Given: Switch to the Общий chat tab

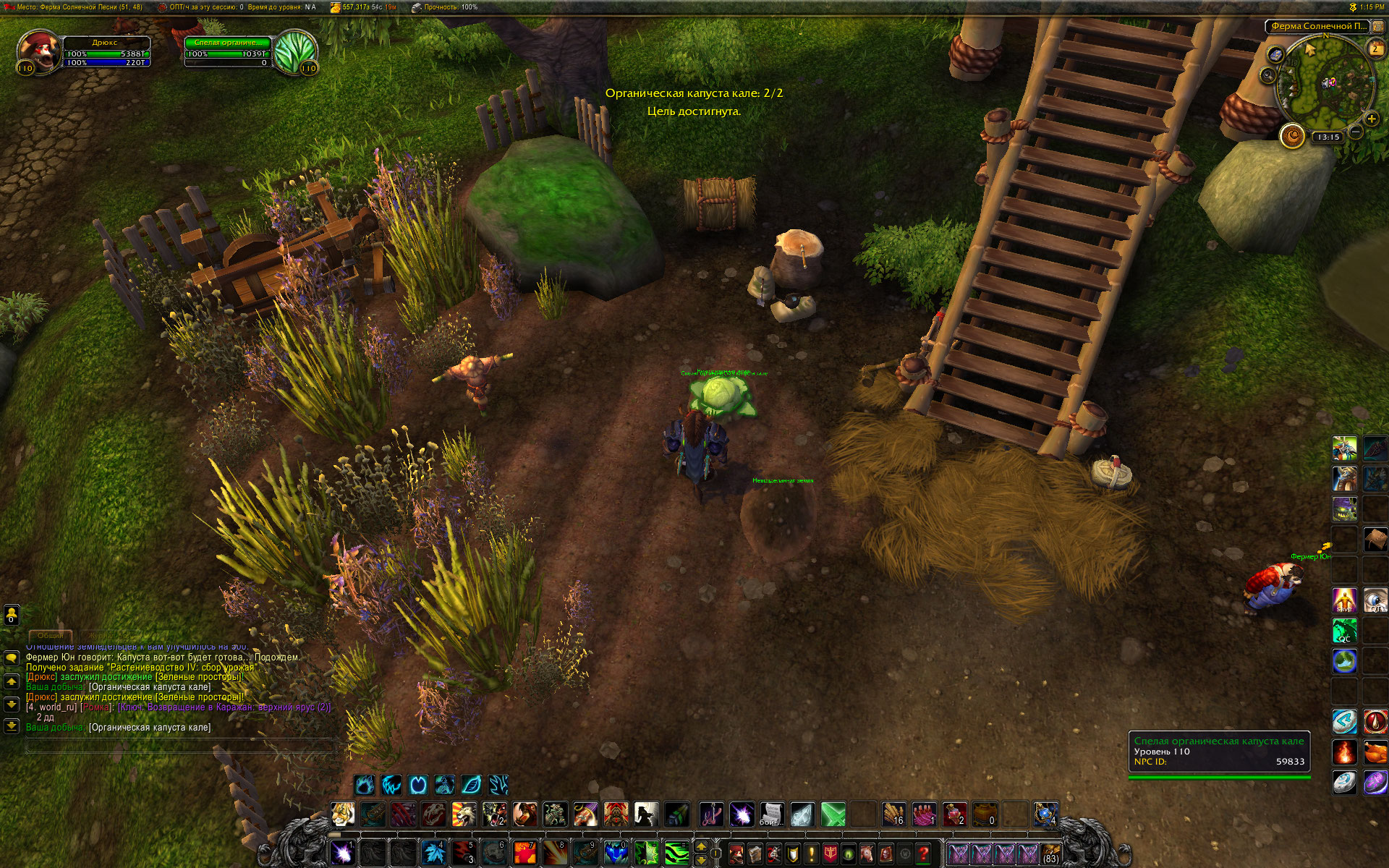Looking at the screenshot, I should coord(50,635).
